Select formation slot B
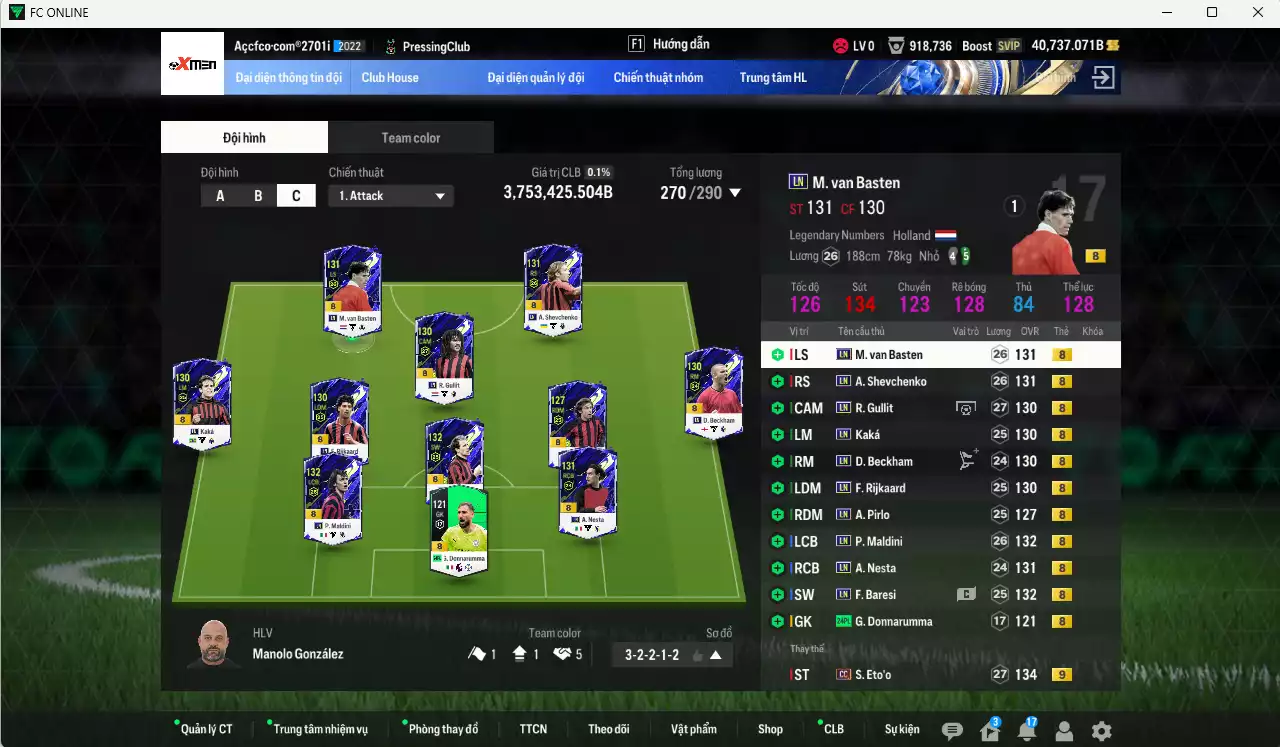Image resolution: width=1280 pixels, height=747 pixels. coord(258,195)
